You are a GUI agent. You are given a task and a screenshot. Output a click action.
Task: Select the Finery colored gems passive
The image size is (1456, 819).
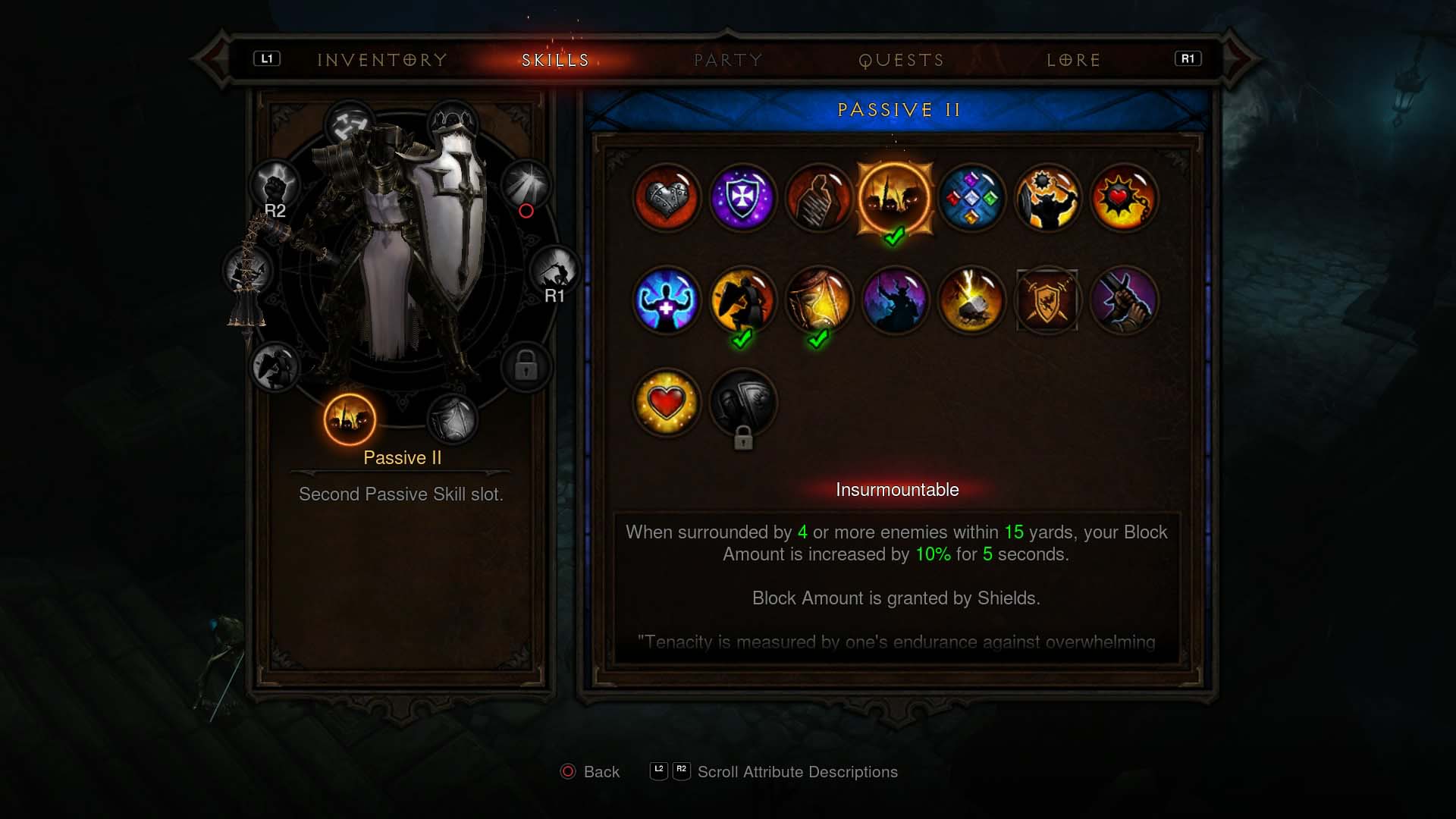(971, 199)
